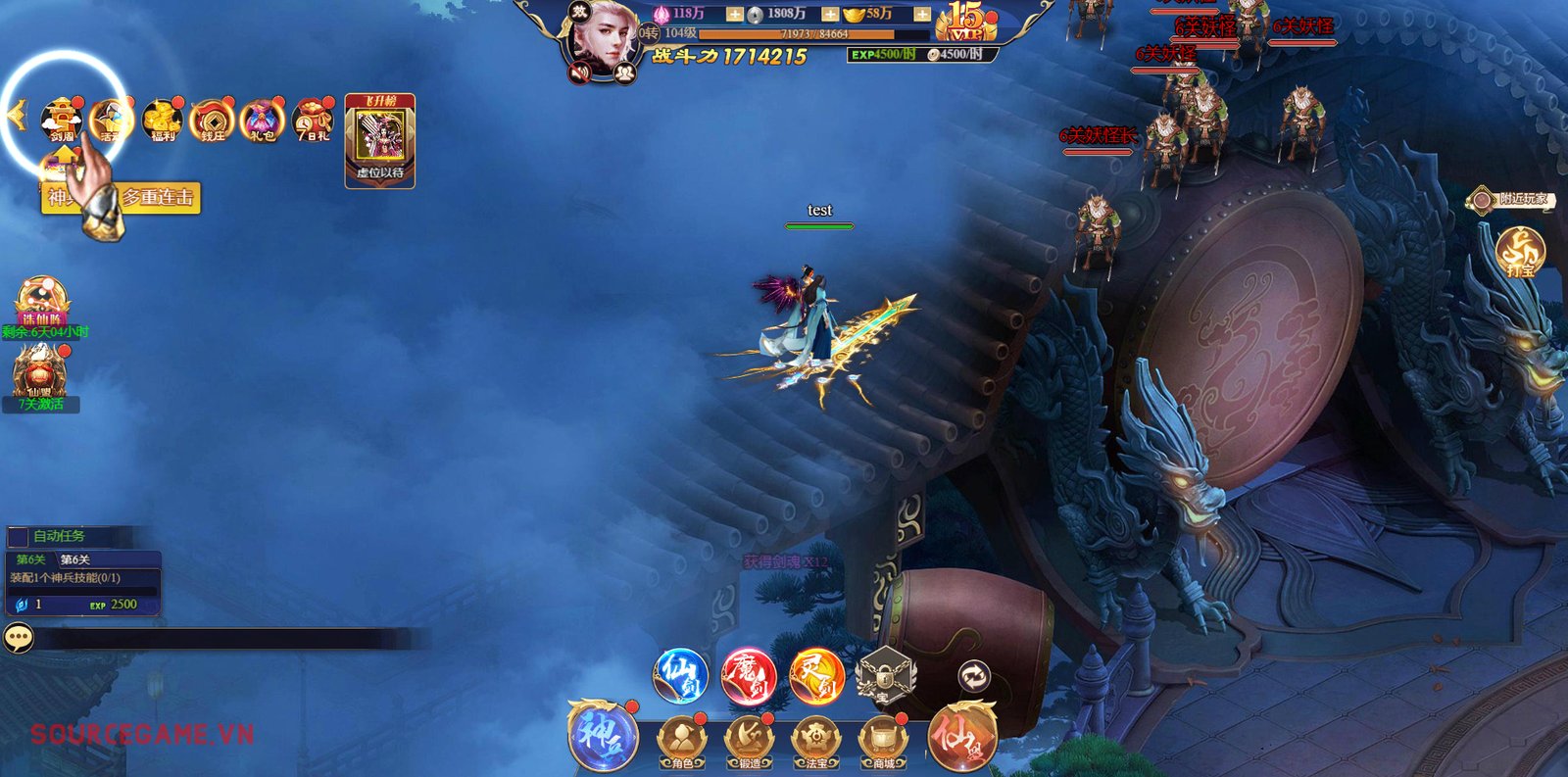Image resolution: width=1568 pixels, height=777 pixels.
Task: Open the 商城 shop menu
Action: pyautogui.click(x=884, y=742)
